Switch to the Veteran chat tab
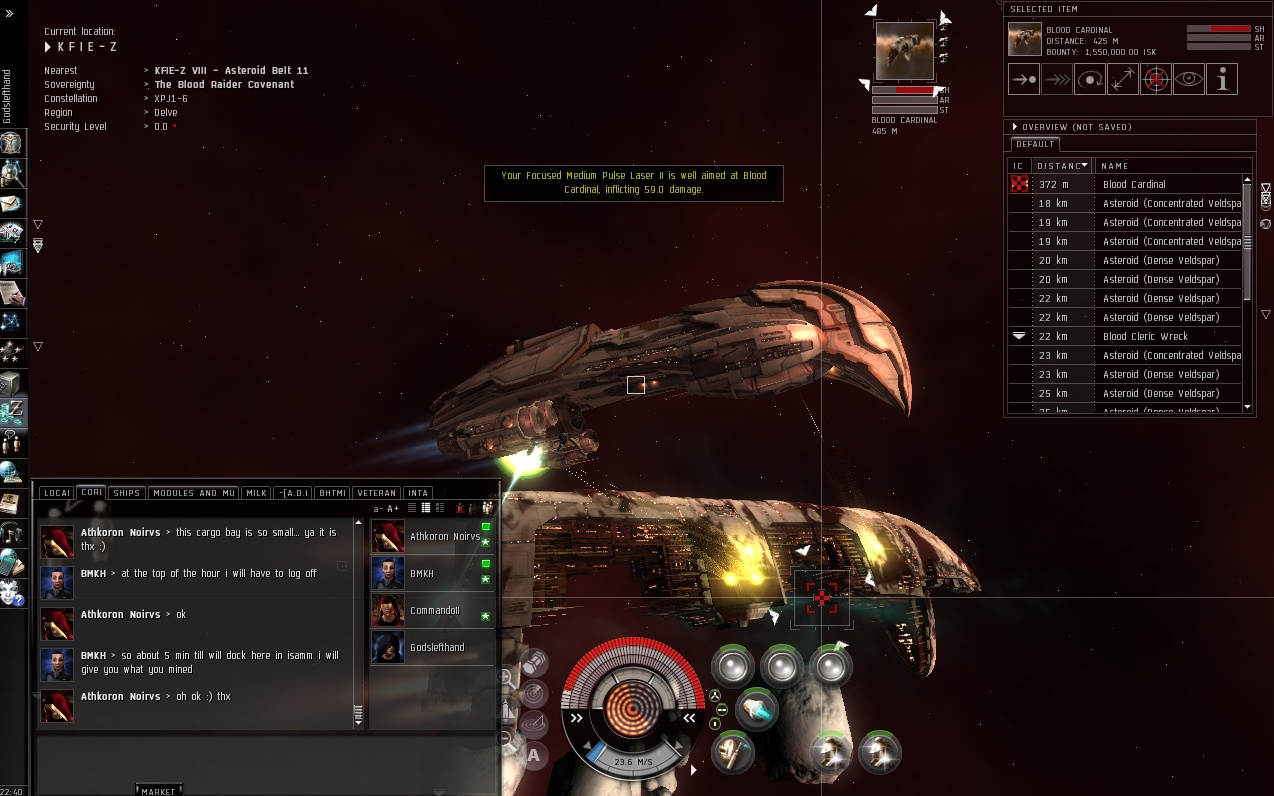This screenshot has height=796, width=1274. [377, 493]
